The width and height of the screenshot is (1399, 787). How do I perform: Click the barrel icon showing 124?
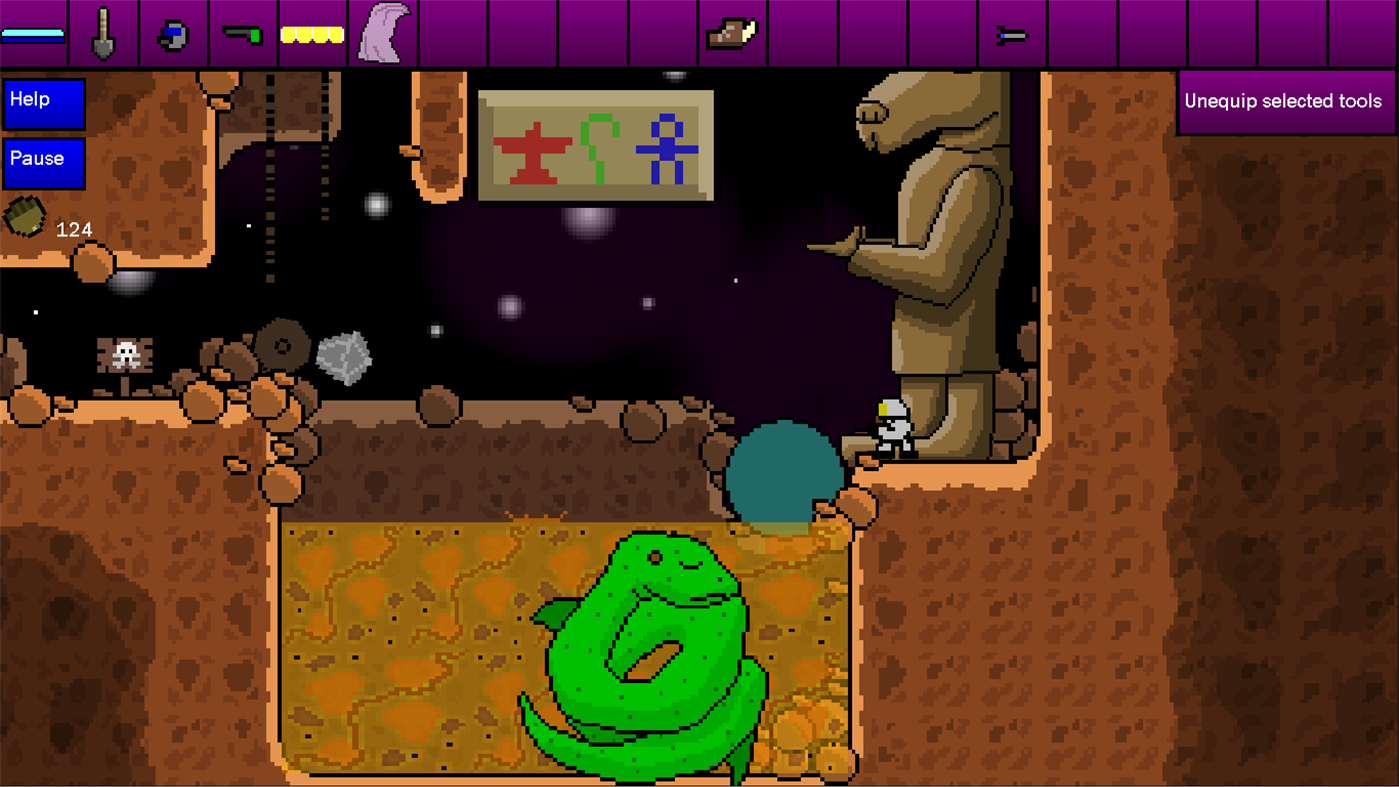click(x=26, y=213)
